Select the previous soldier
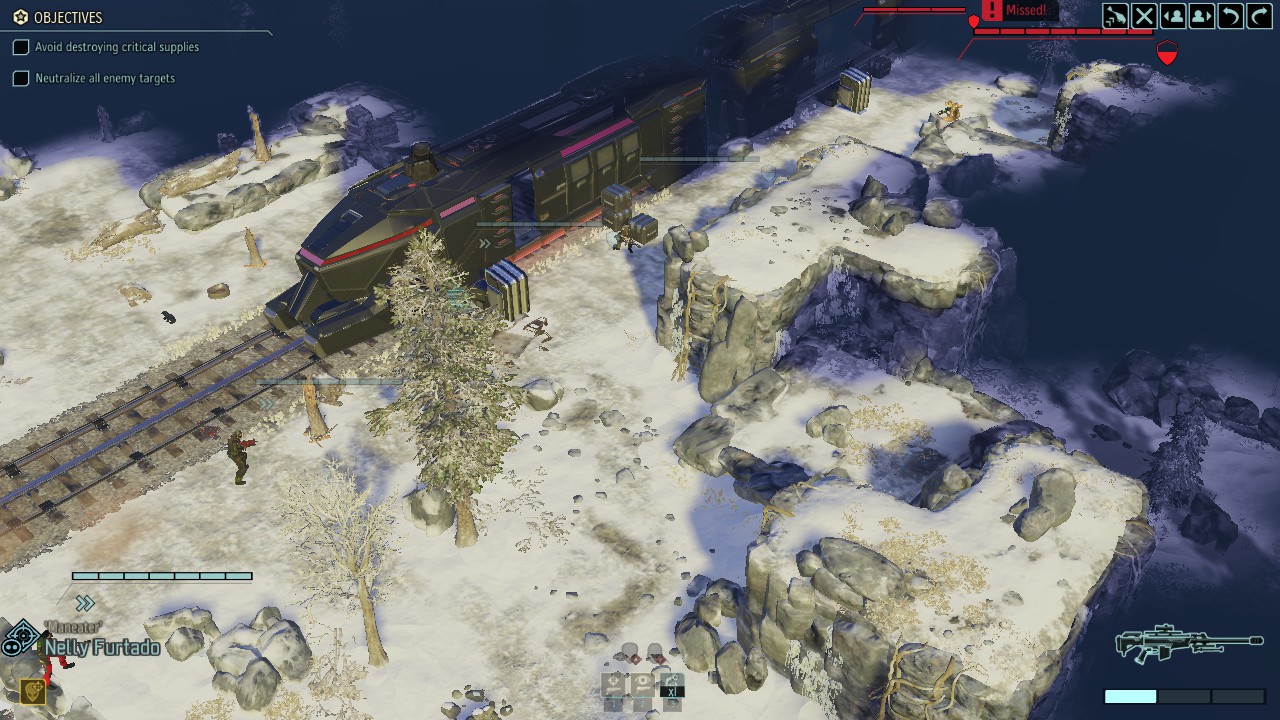 [1173, 16]
